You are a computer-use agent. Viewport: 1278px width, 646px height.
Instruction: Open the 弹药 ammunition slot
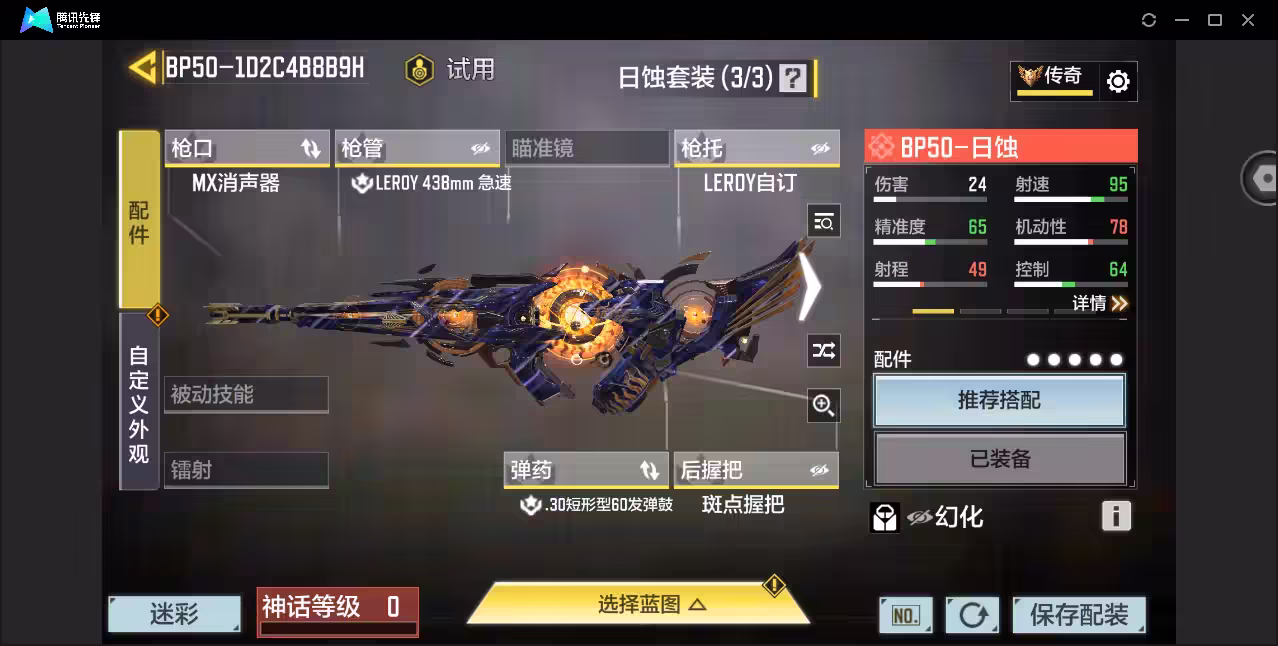pyautogui.click(x=585, y=470)
